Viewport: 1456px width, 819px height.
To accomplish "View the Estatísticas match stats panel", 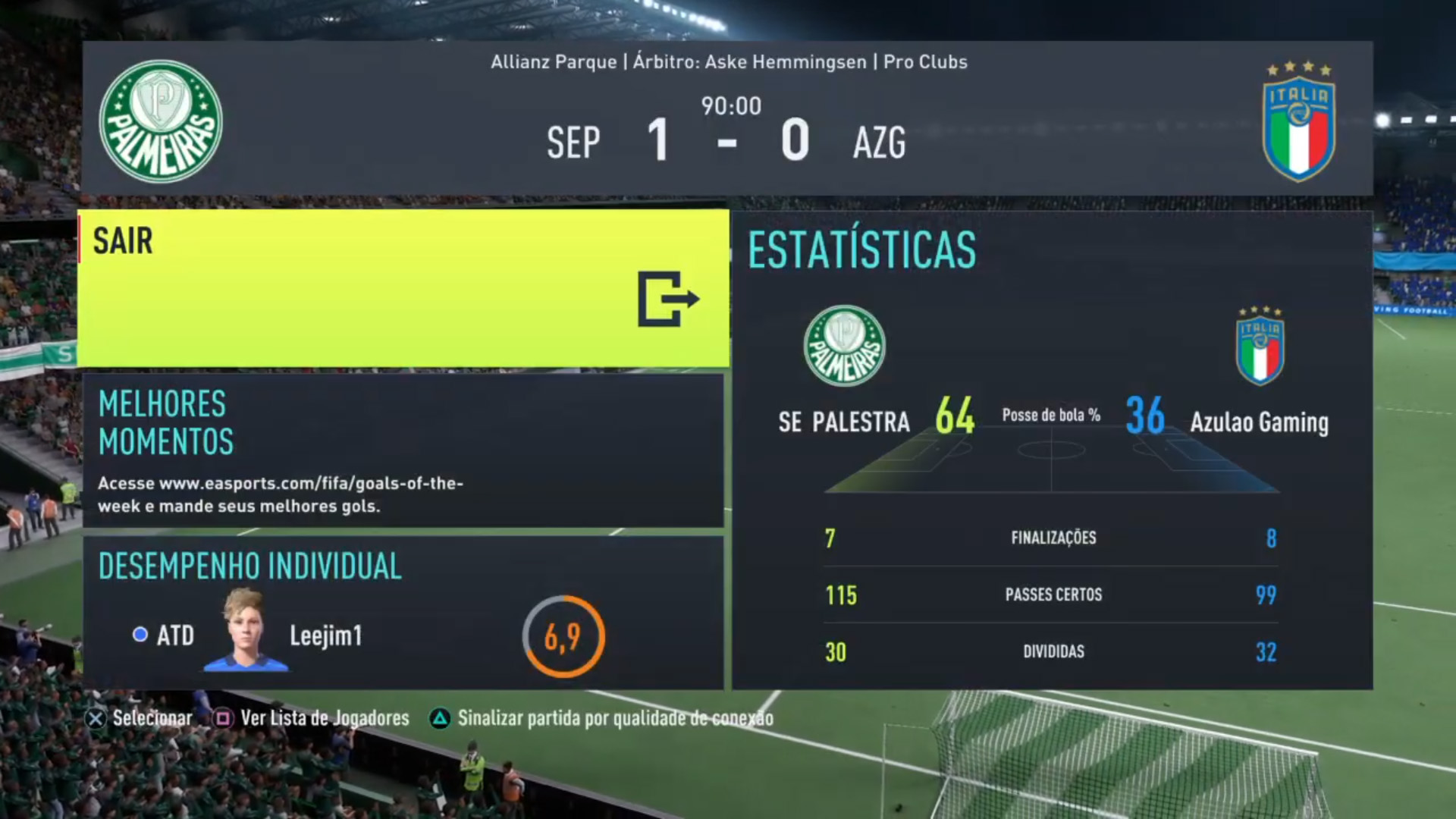I will (1052, 450).
